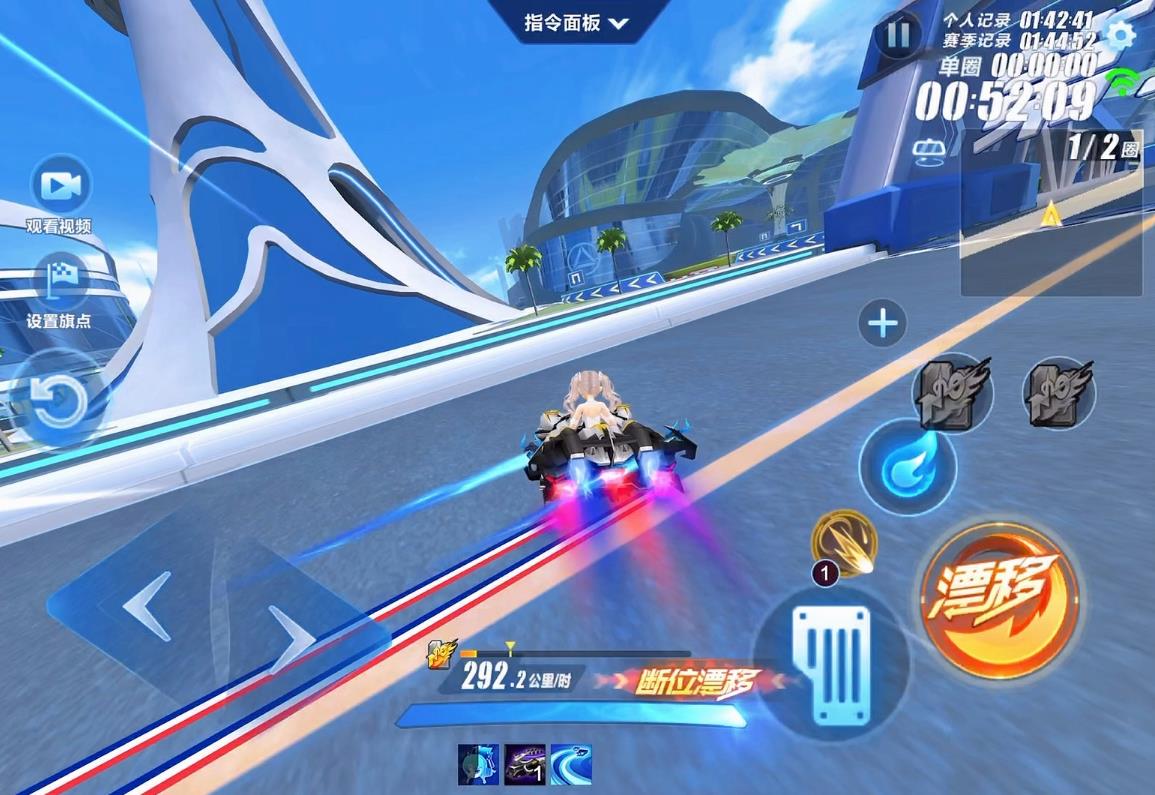1155x795 pixels.
Task: Hit the orange 漂移 drift button
Action: click(x=997, y=598)
